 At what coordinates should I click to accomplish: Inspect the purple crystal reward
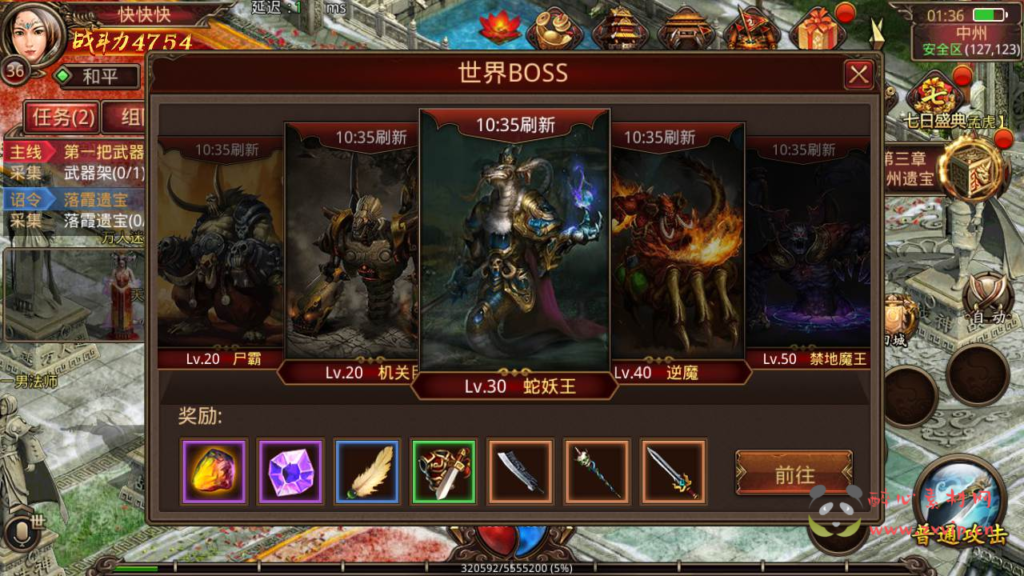[290, 471]
